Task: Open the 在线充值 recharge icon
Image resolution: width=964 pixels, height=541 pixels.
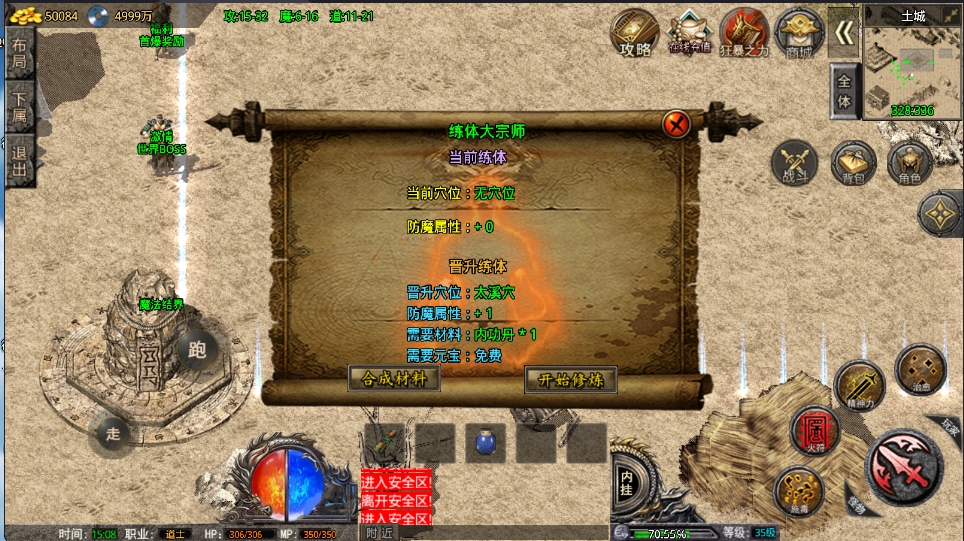Action: [689, 34]
